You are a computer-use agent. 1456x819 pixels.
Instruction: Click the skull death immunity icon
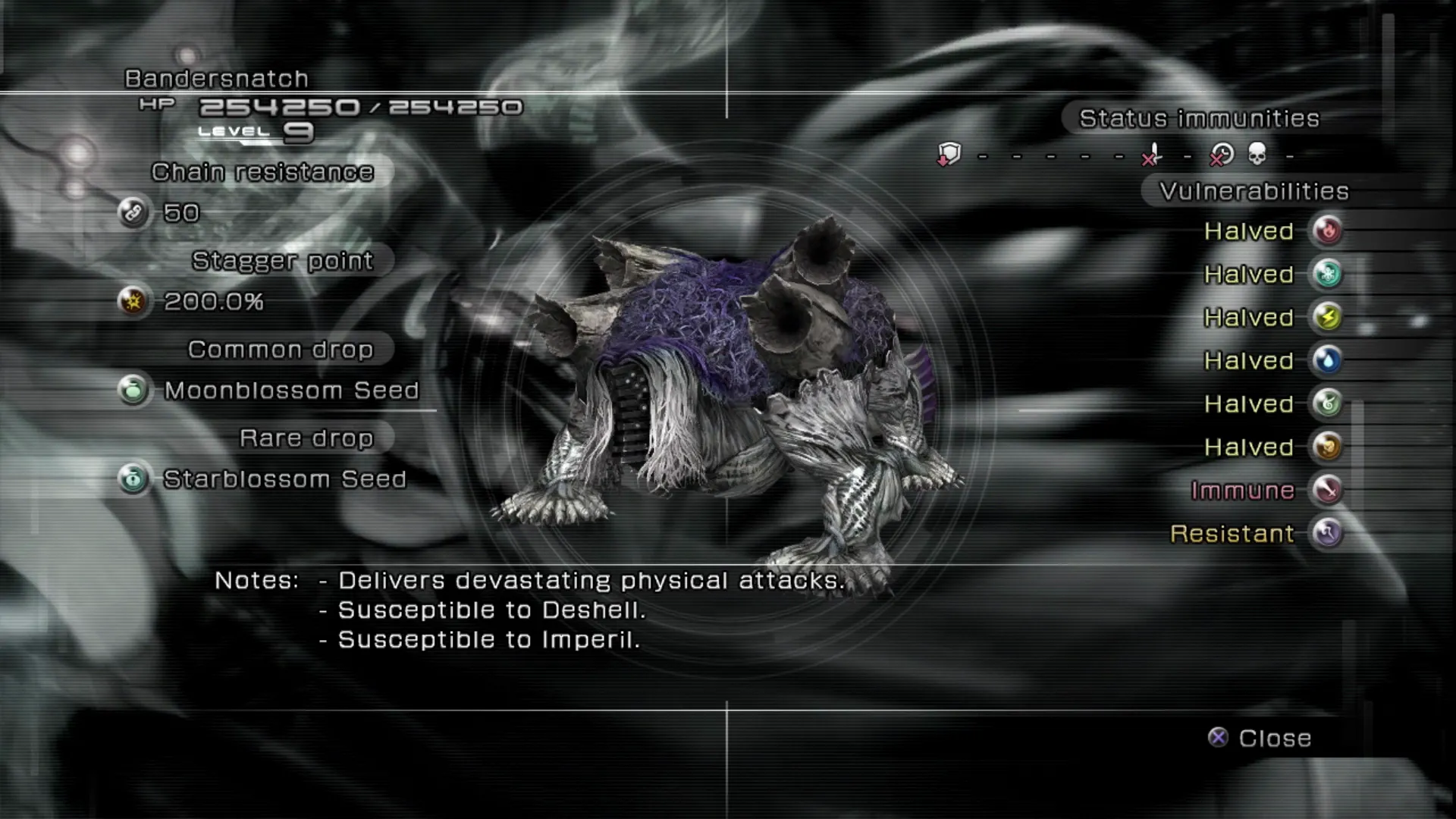(x=1257, y=155)
